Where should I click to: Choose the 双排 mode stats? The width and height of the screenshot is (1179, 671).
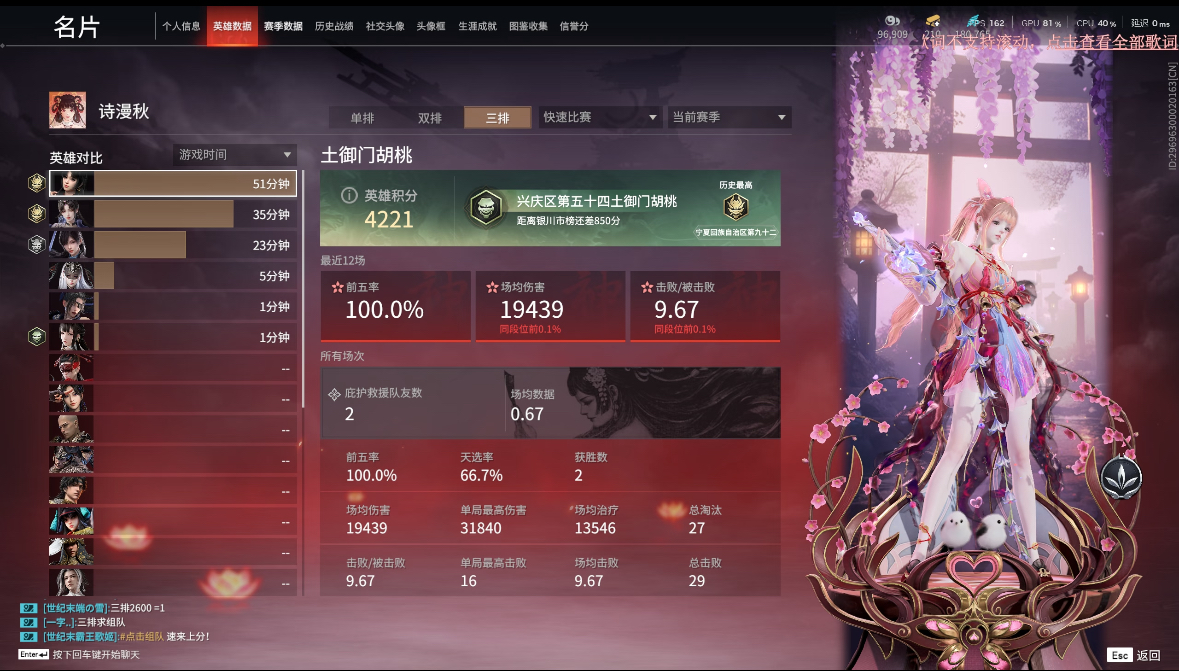click(430, 118)
